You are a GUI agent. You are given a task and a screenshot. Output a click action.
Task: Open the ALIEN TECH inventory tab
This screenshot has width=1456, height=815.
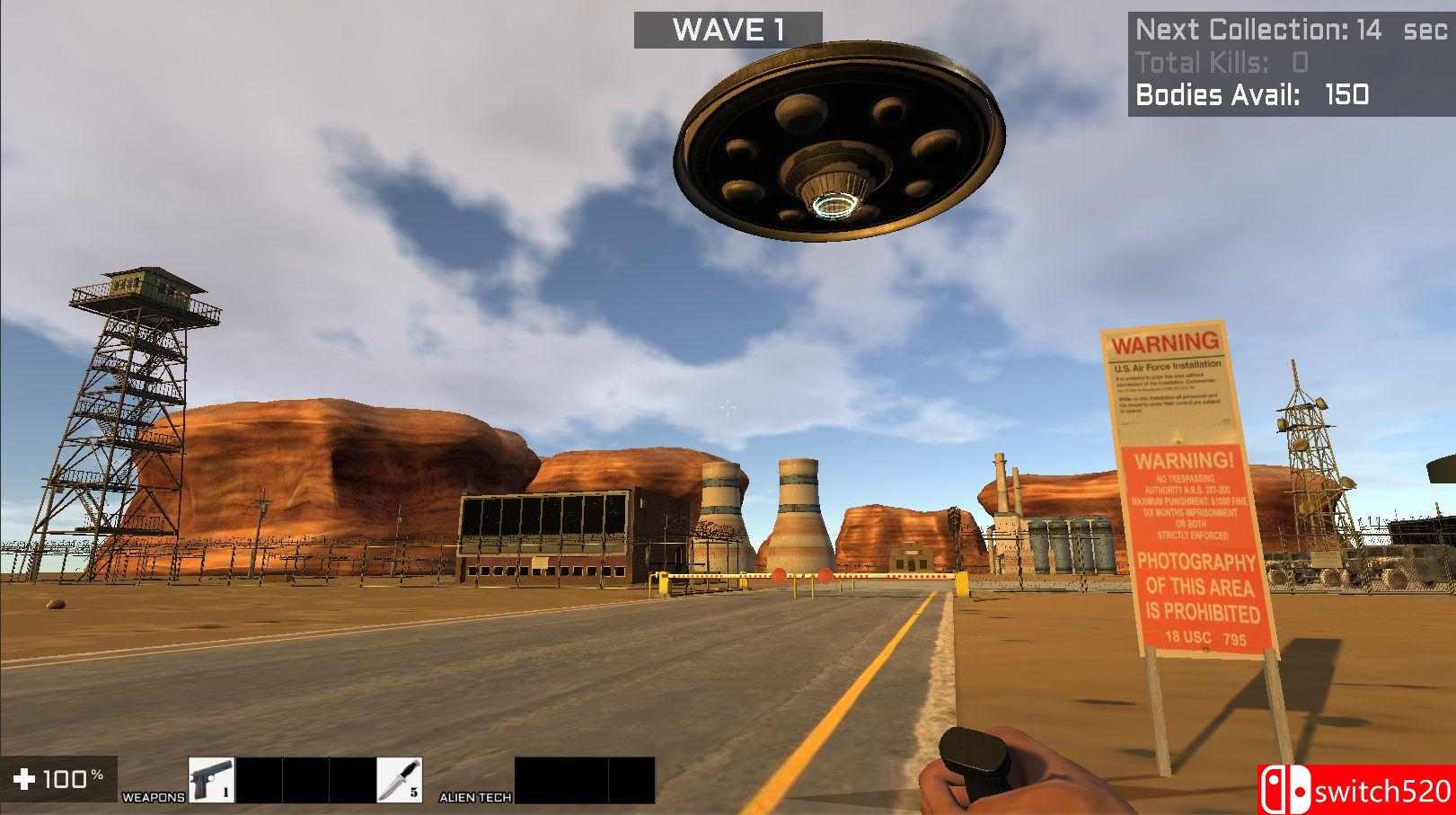click(474, 796)
